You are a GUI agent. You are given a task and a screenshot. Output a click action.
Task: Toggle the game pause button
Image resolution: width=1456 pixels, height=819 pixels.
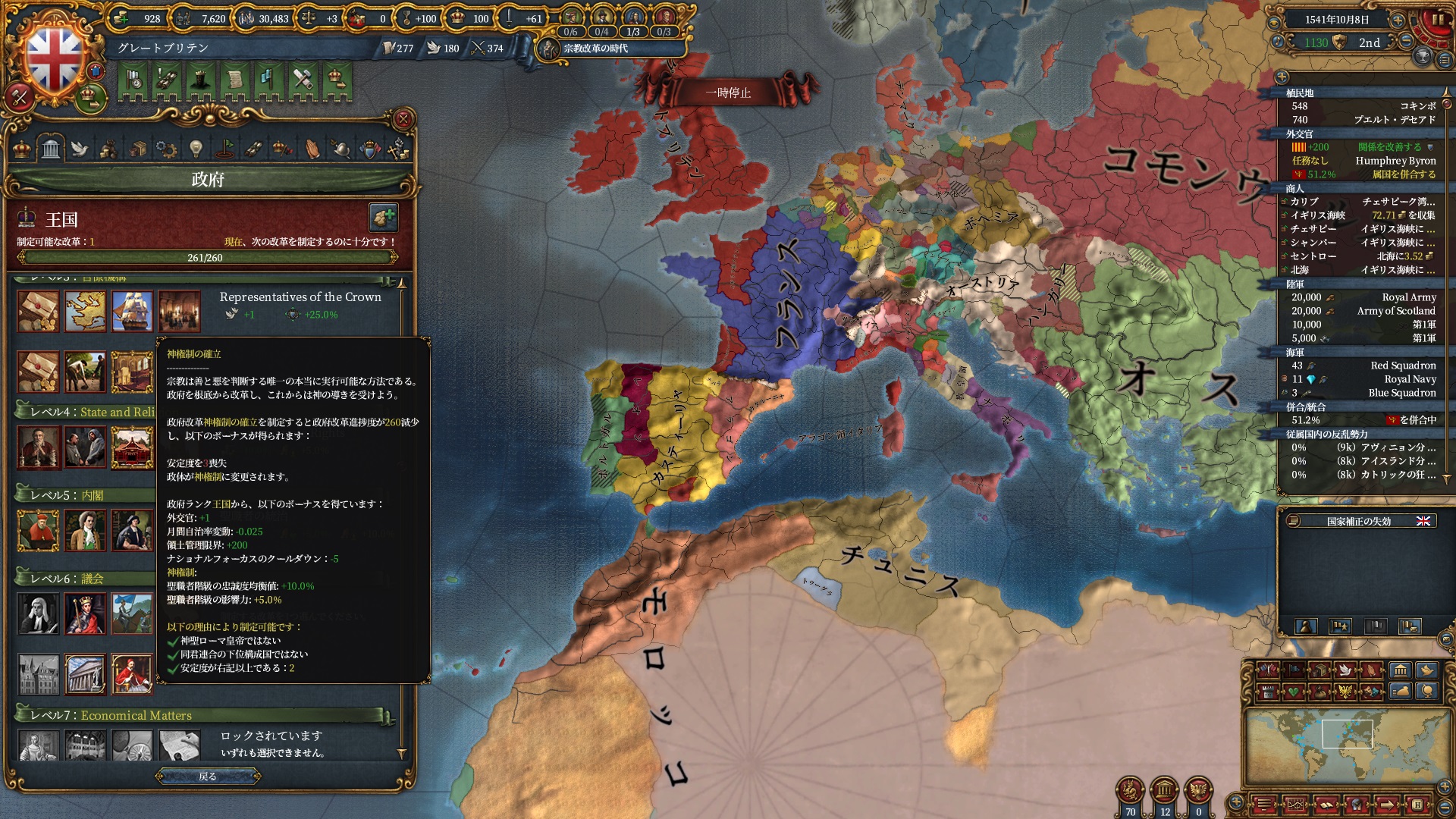[1438, 20]
